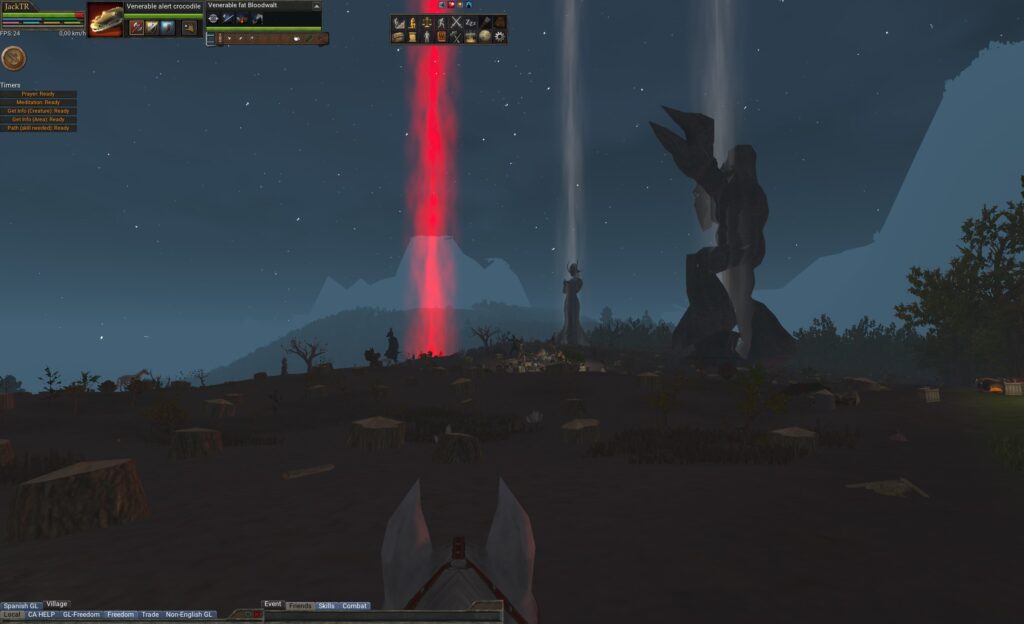This screenshot has height=624, width=1024.
Task: Click the round bronze button under FPS
Action: click(x=13, y=58)
